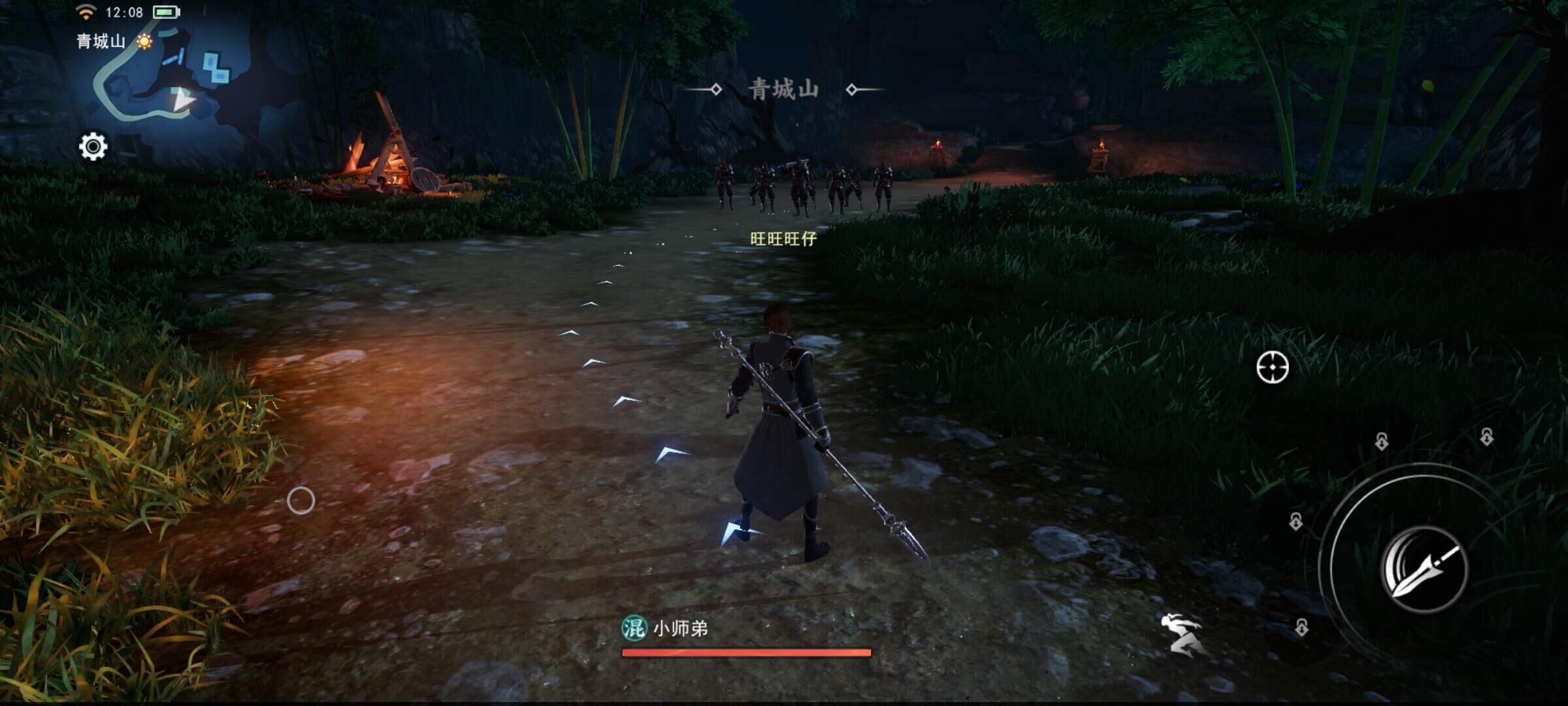This screenshot has width=1568, height=706.
Task: Tap the padlock skill slot above attack wheel
Action: tap(1382, 440)
